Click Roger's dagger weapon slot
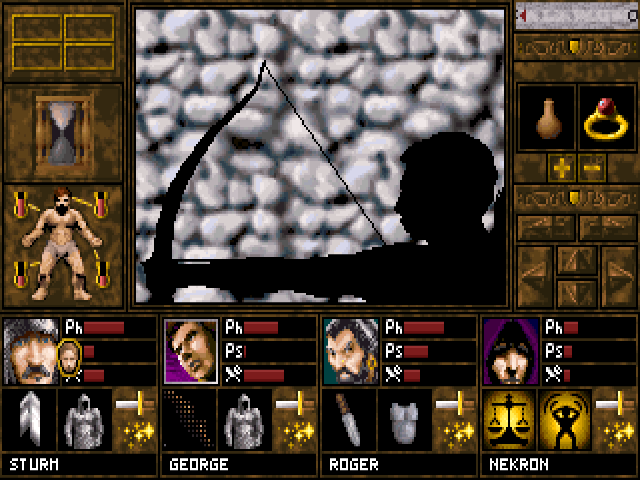 point(348,418)
